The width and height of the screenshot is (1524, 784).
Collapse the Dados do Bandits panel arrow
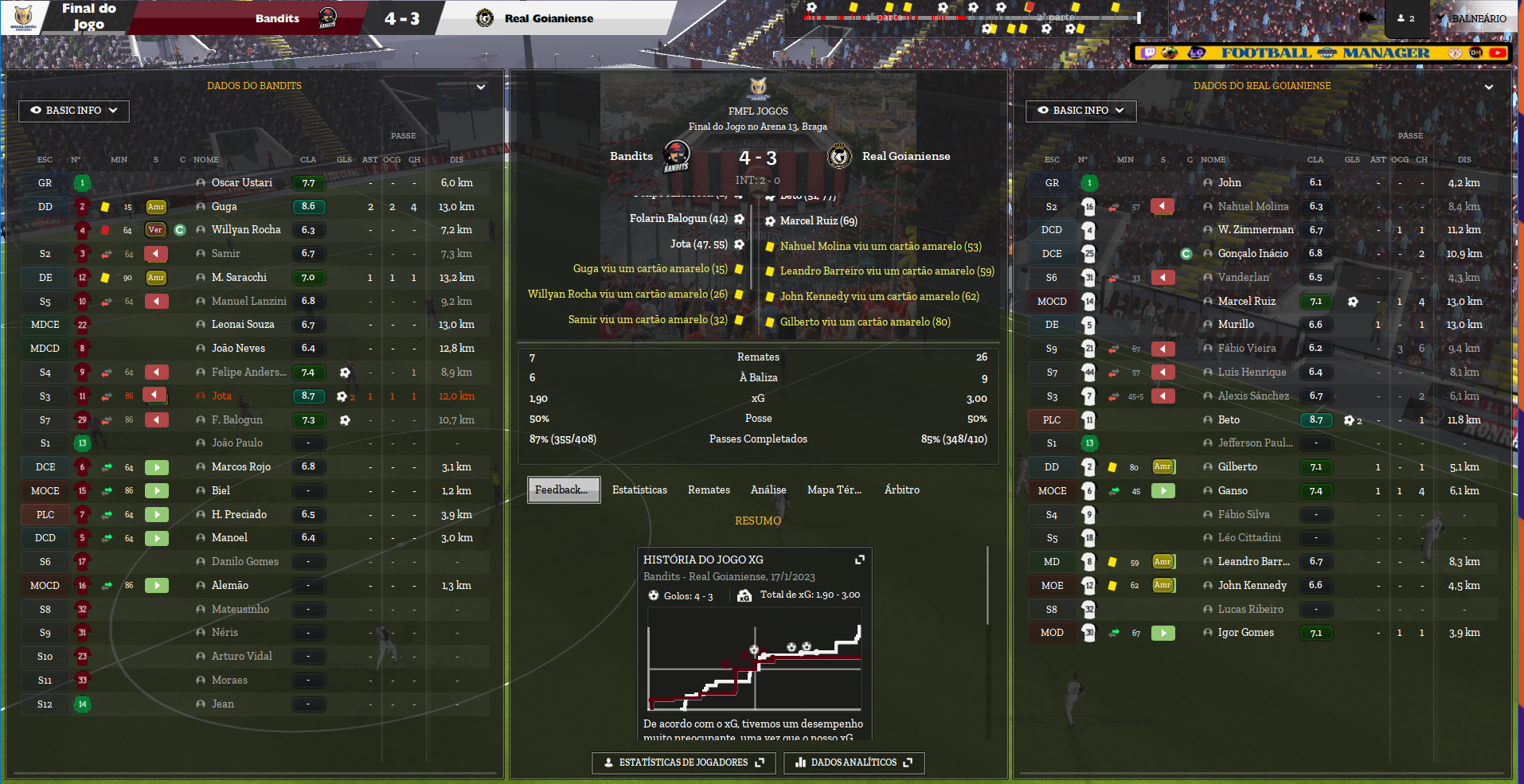coord(481,87)
